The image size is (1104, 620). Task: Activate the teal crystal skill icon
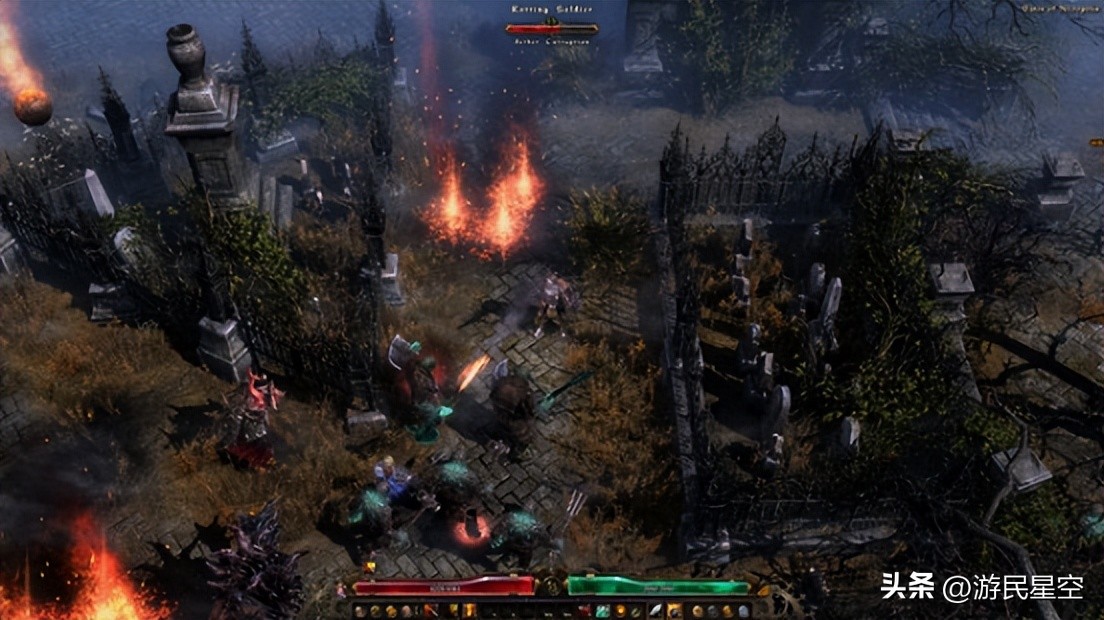point(603,610)
